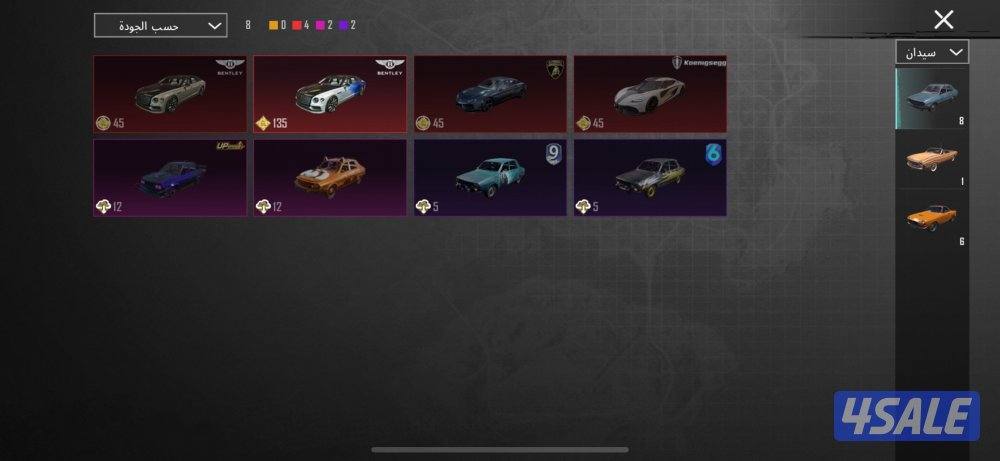Pick the white Koenigsegg skin card
1000x461 pixels.
pos(650,94)
